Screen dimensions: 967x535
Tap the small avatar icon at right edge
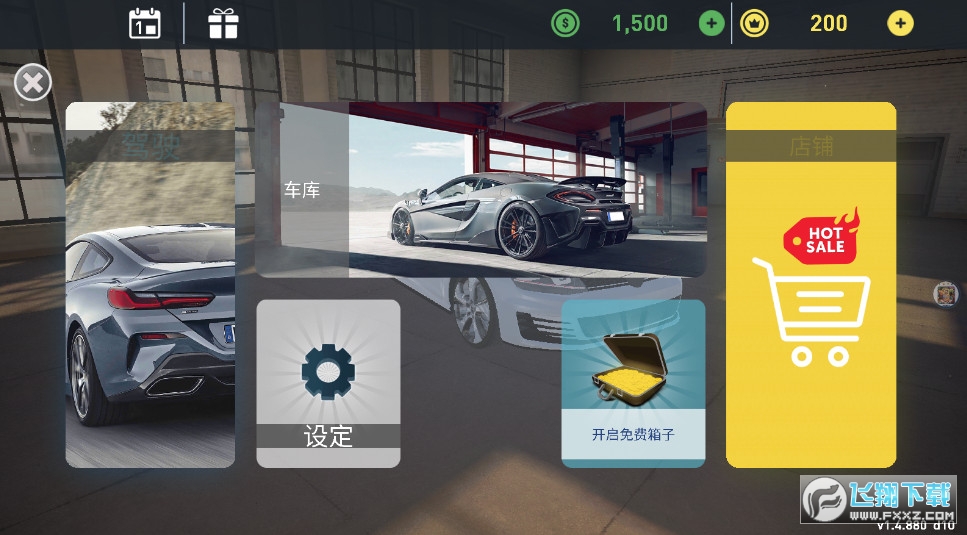pos(945,294)
